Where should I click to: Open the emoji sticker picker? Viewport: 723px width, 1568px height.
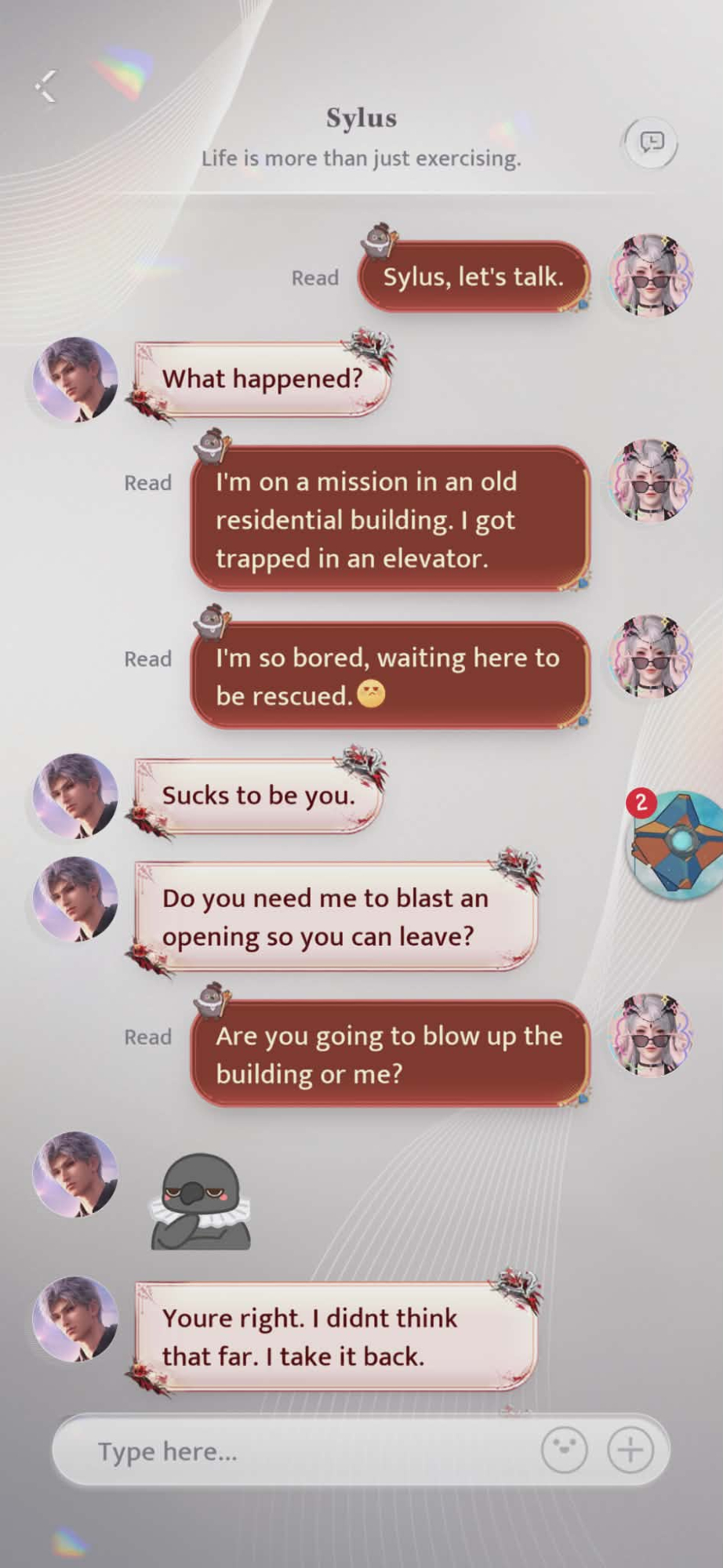coord(564,1450)
